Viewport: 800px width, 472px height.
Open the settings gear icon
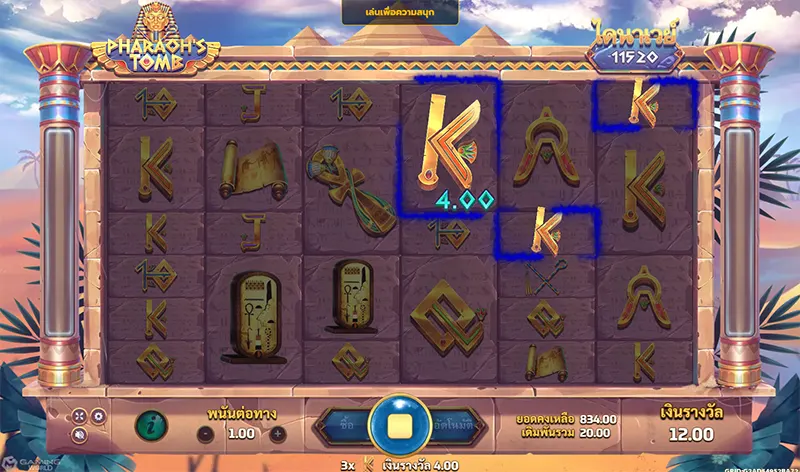[98, 415]
